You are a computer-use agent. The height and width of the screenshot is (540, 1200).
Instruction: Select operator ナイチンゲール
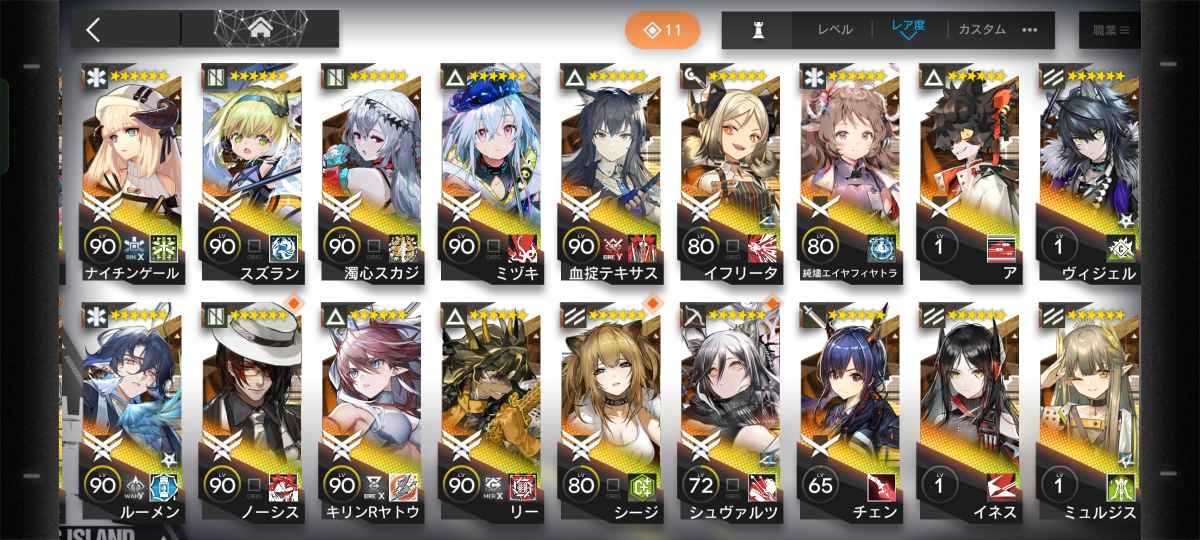(x=134, y=170)
